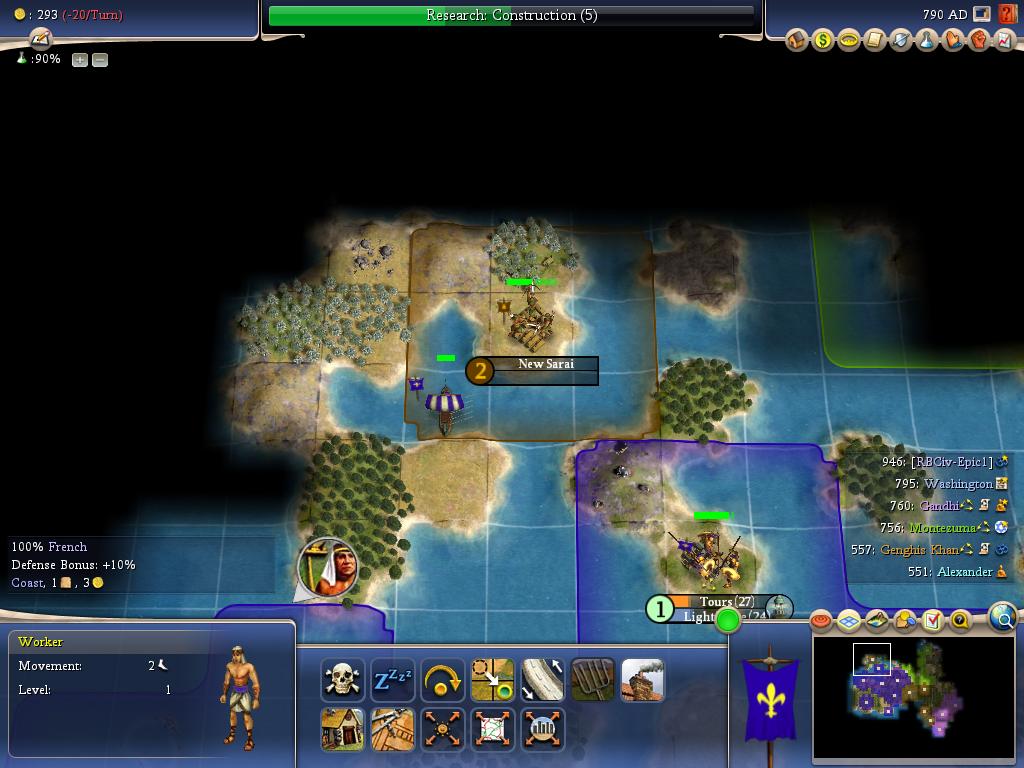End the turn with the green button

pyautogui.click(x=728, y=620)
